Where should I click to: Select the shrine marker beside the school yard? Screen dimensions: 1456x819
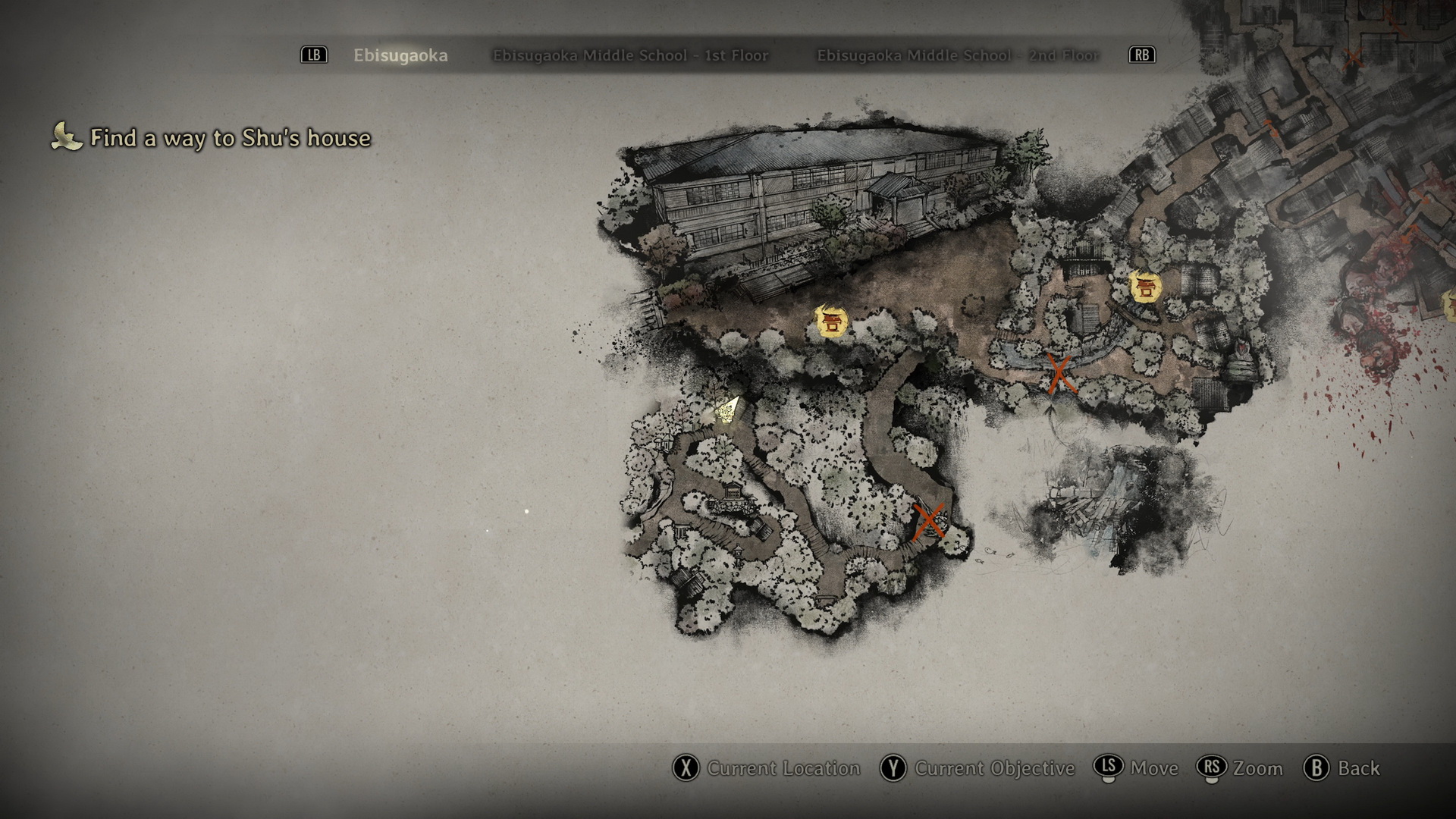[x=831, y=322]
